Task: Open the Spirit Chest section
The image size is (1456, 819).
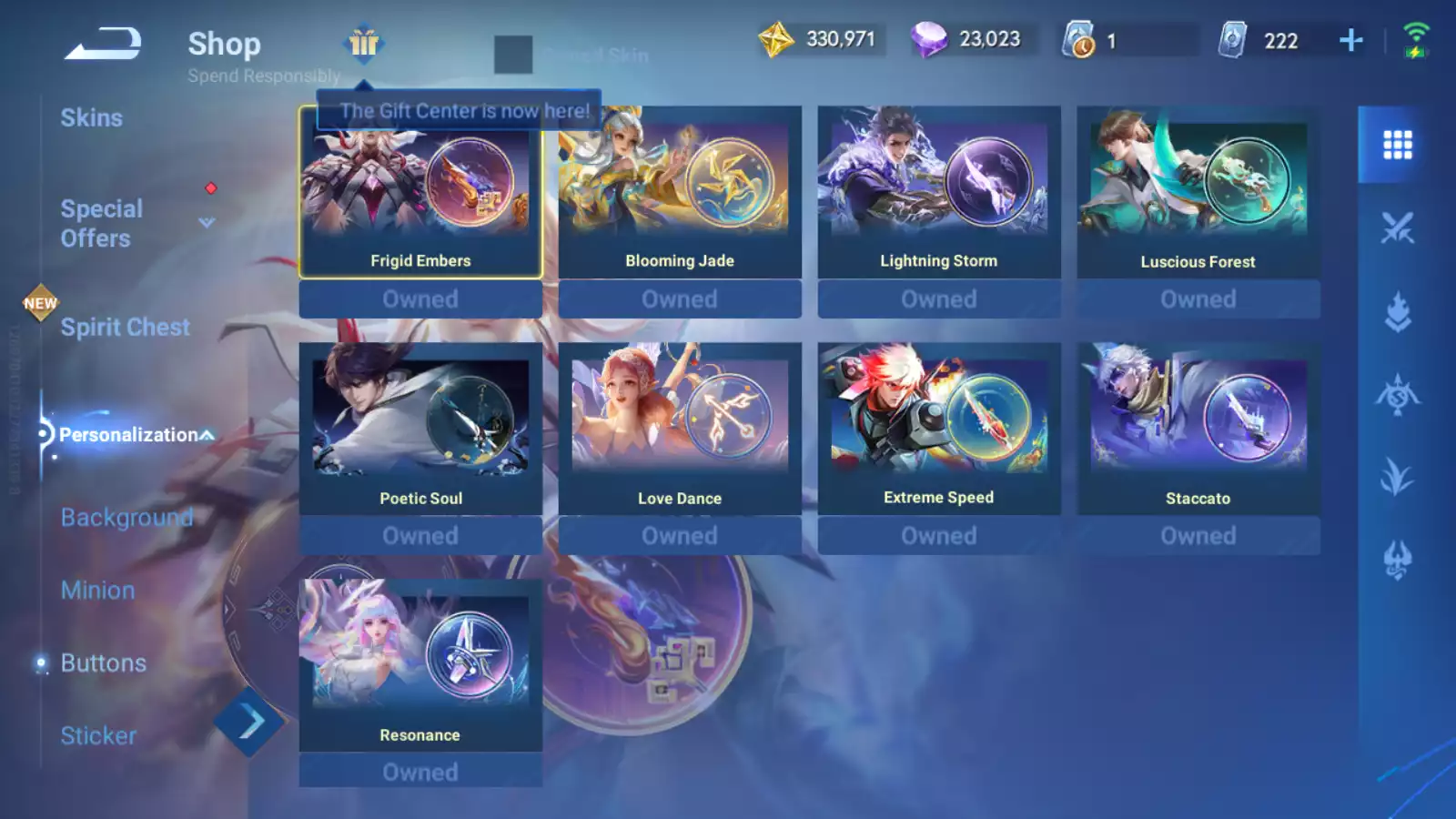Action: point(125,328)
